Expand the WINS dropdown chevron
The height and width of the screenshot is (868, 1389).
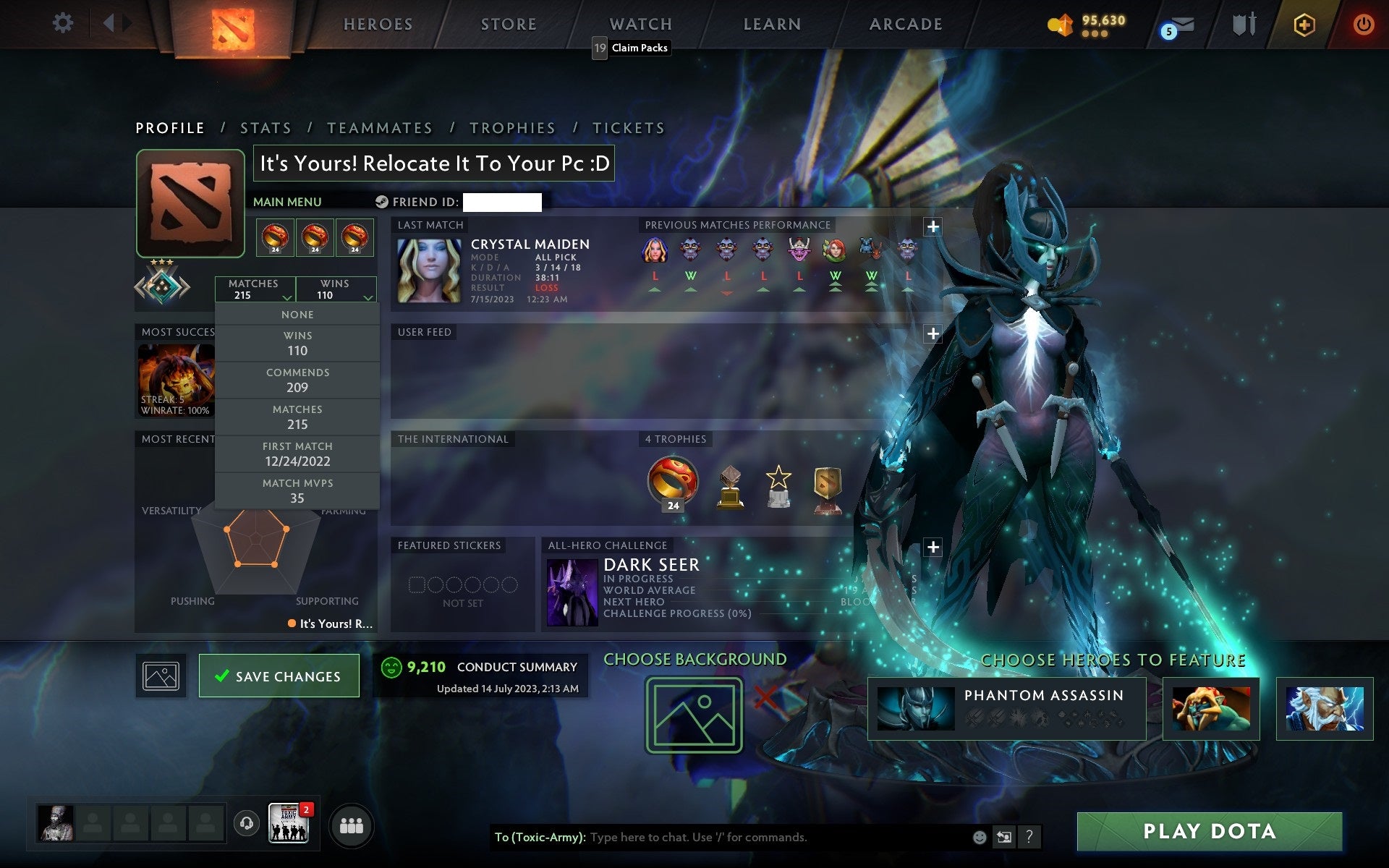(369, 297)
